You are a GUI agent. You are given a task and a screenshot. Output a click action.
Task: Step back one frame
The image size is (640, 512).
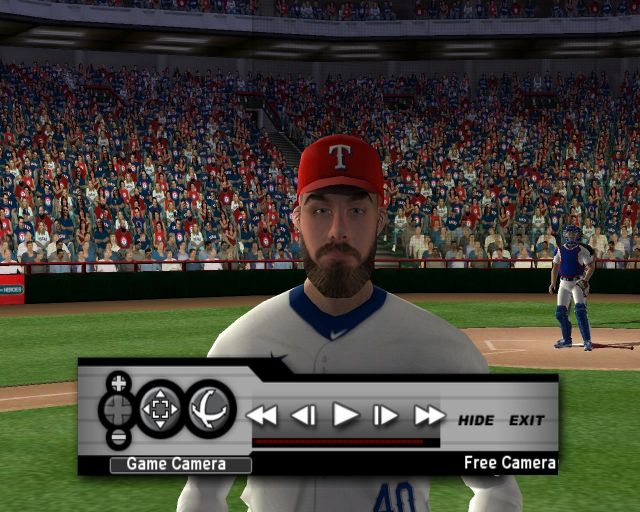pyautogui.click(x=303, y=415)
